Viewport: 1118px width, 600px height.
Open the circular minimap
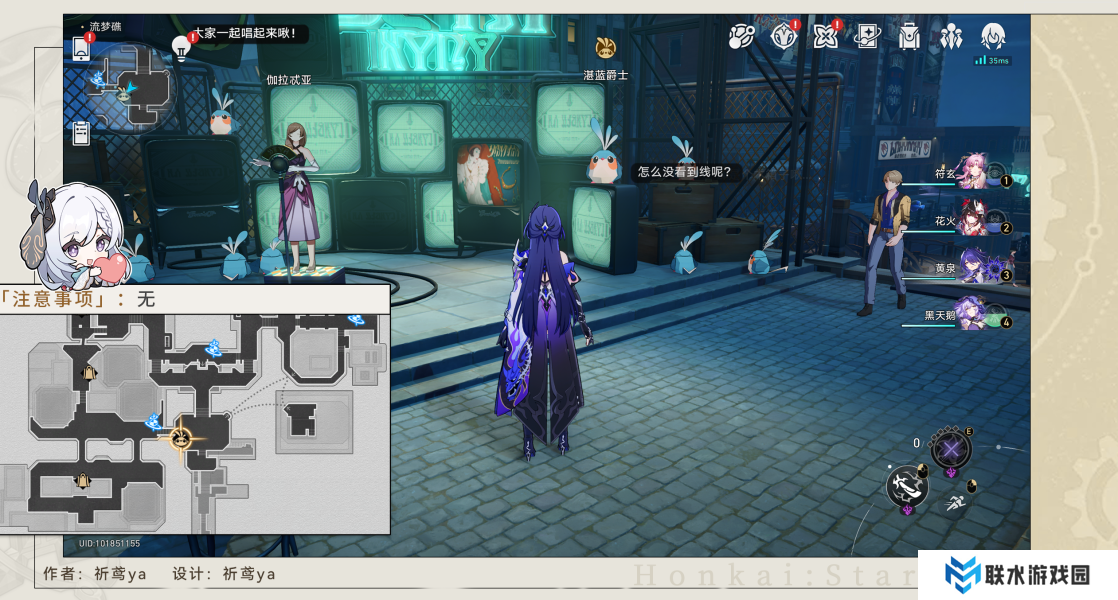click(x=130, y=88)
